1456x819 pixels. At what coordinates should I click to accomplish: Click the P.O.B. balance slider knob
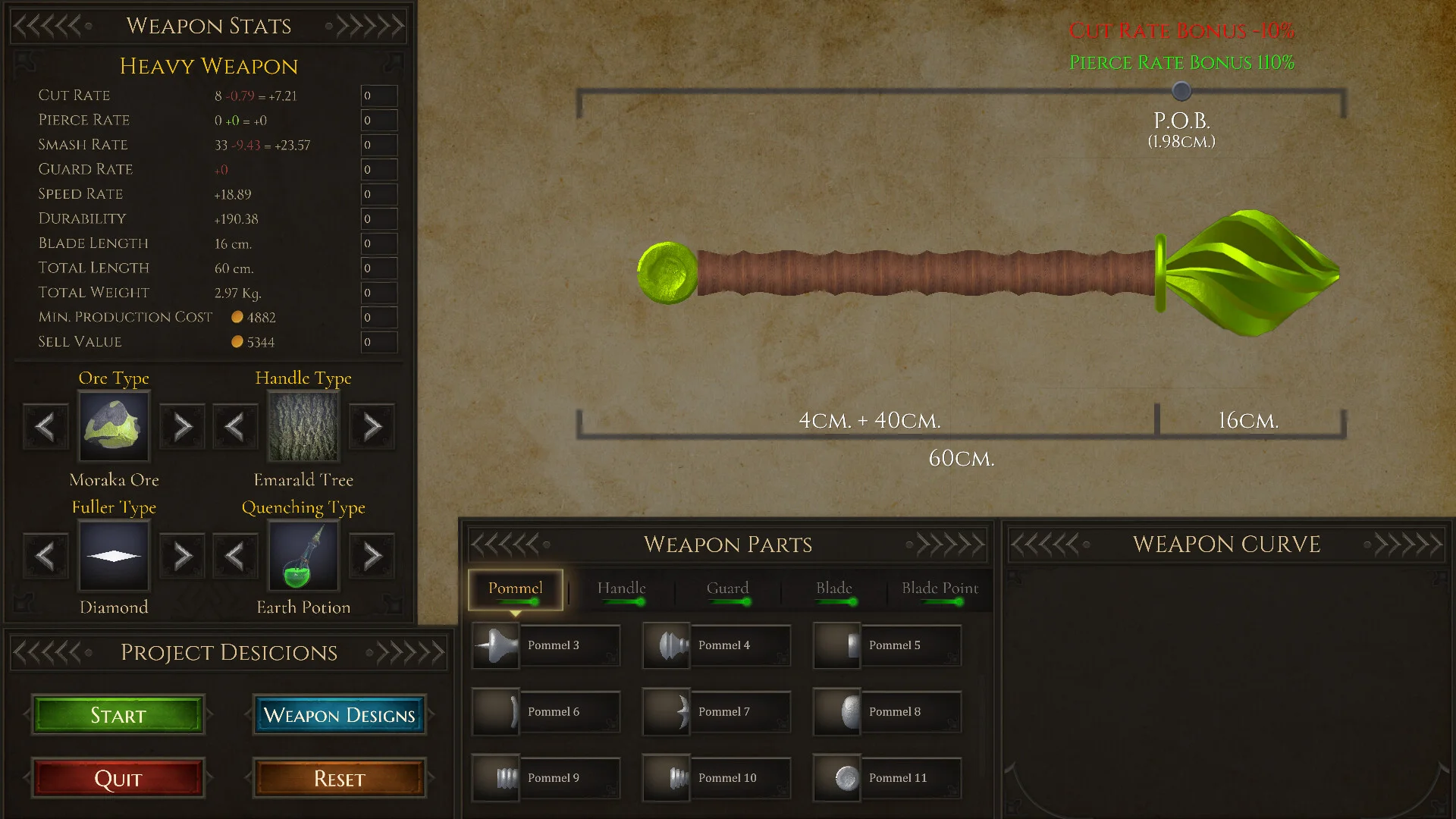point(1181,92)
